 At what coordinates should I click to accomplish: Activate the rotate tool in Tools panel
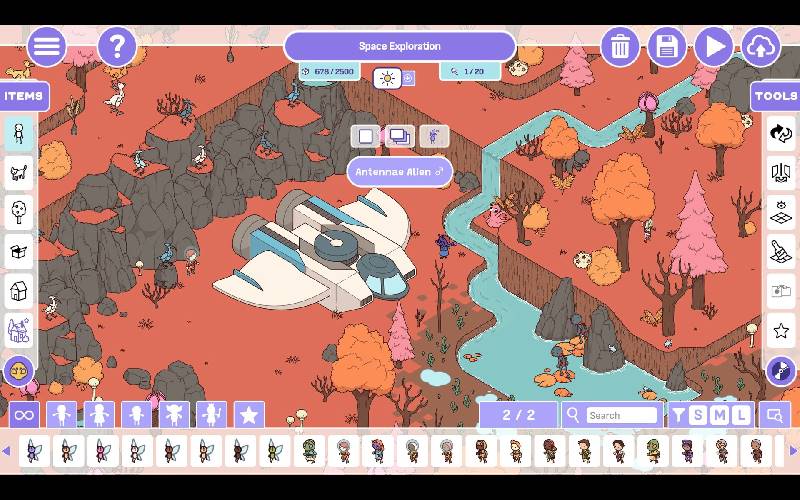point(781,132)
